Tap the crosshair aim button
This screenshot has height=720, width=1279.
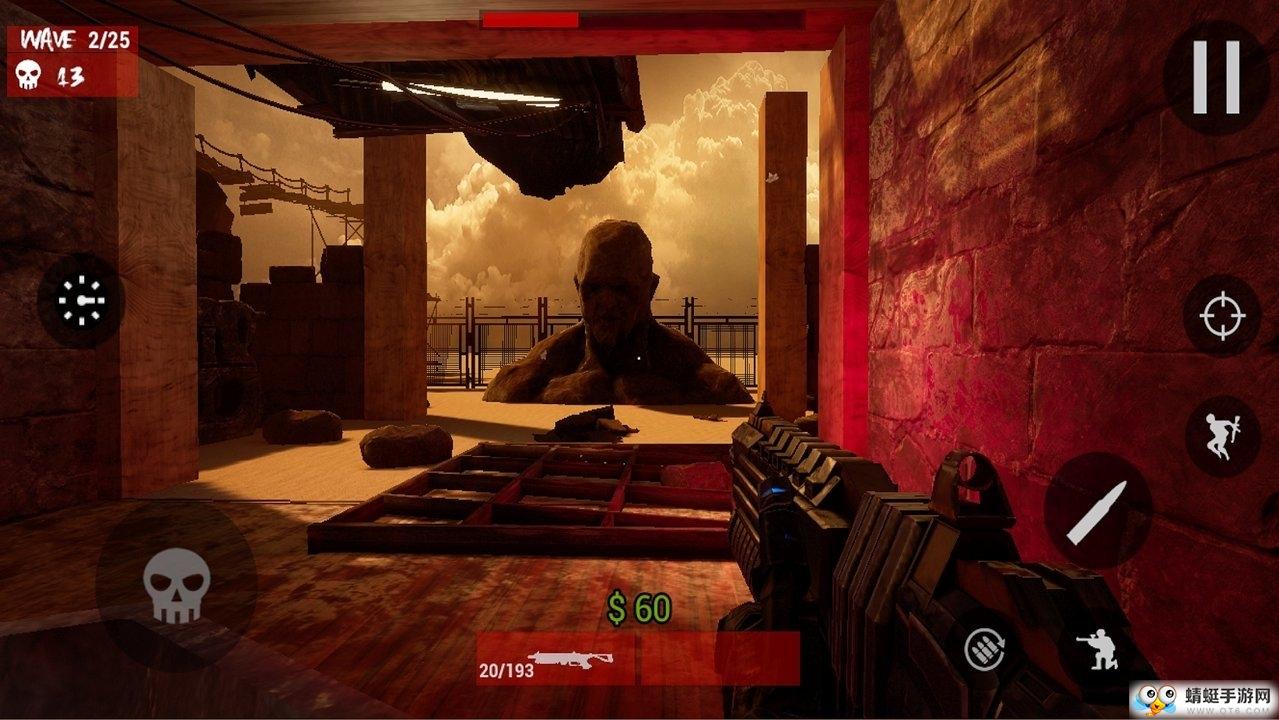1221,317
